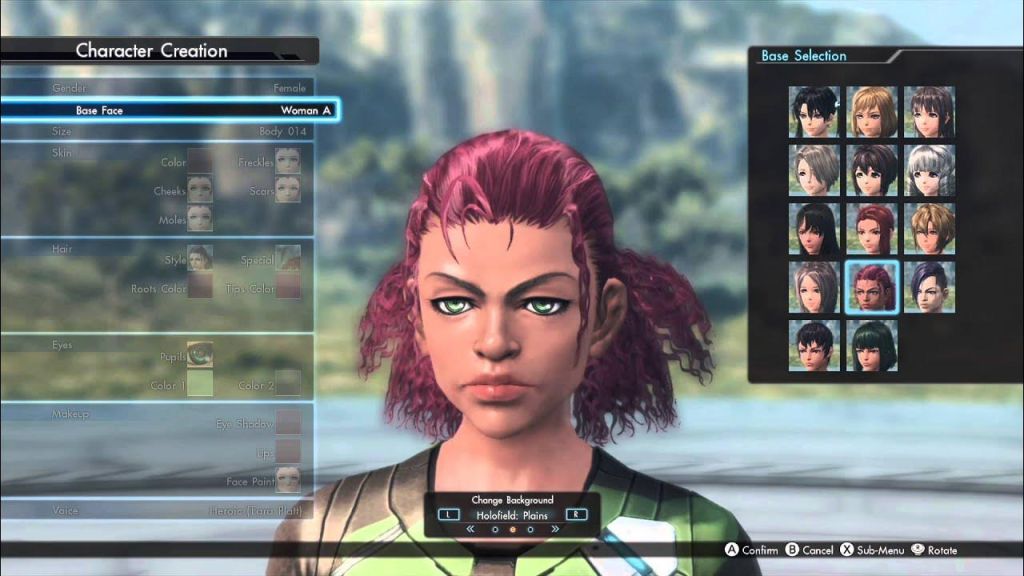
Task: Select the highlighted magenta-haired base face
Action: click(x=872, y=287)
